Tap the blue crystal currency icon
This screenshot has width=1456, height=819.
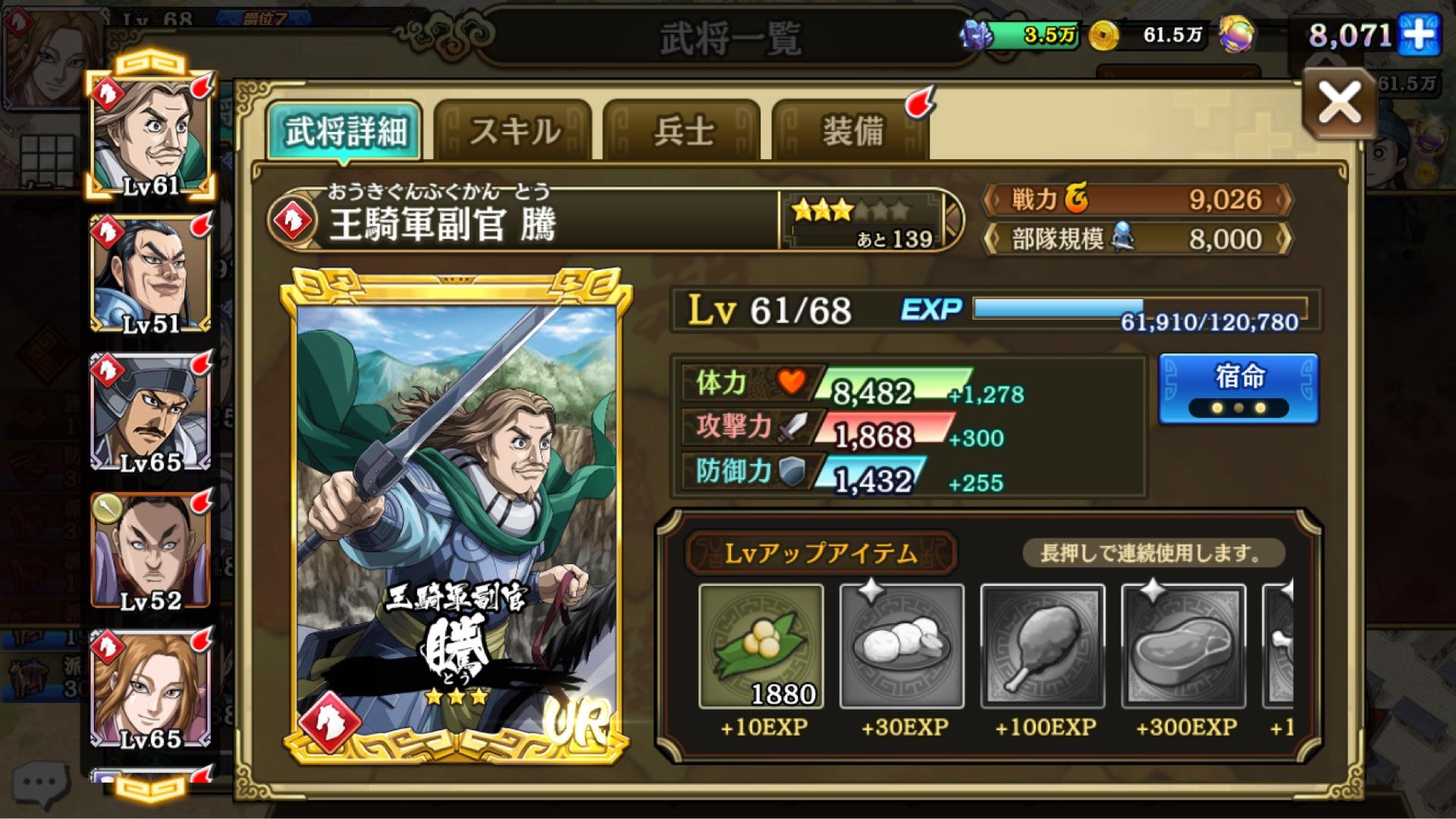(977, 34)
